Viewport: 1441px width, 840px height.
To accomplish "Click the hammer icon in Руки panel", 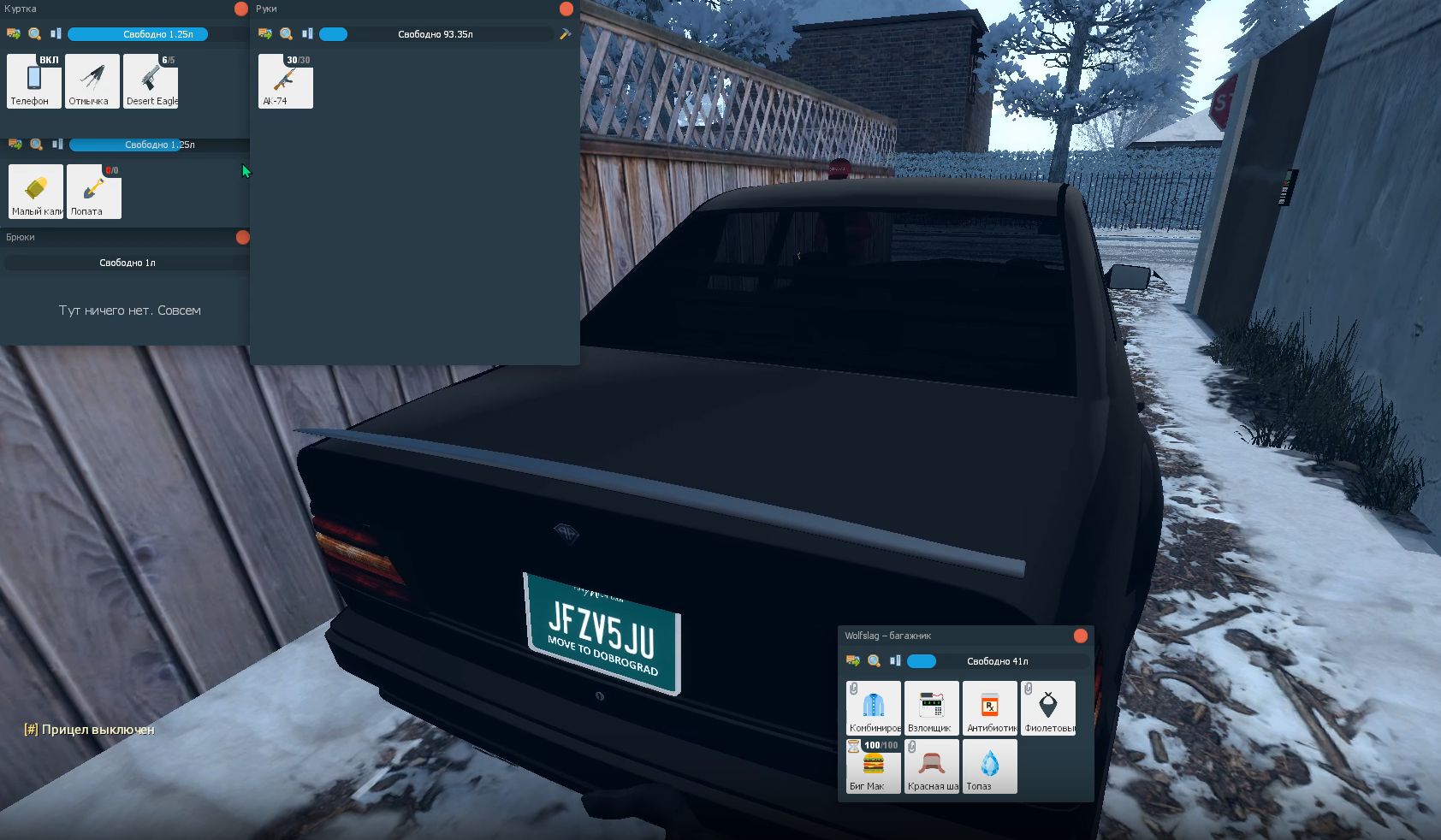I will coord(565,34).
